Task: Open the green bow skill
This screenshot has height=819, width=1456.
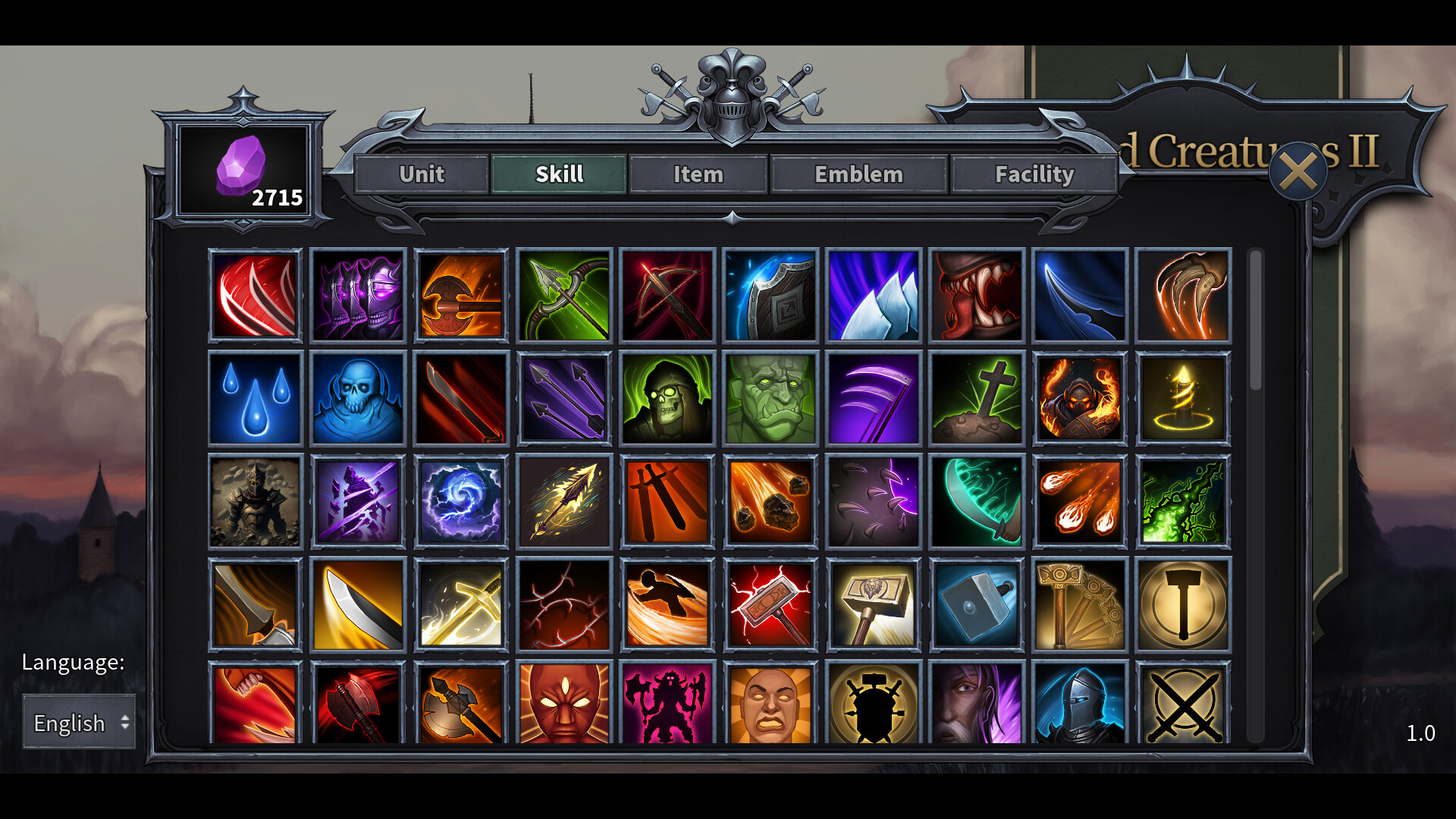Action: 564,296
